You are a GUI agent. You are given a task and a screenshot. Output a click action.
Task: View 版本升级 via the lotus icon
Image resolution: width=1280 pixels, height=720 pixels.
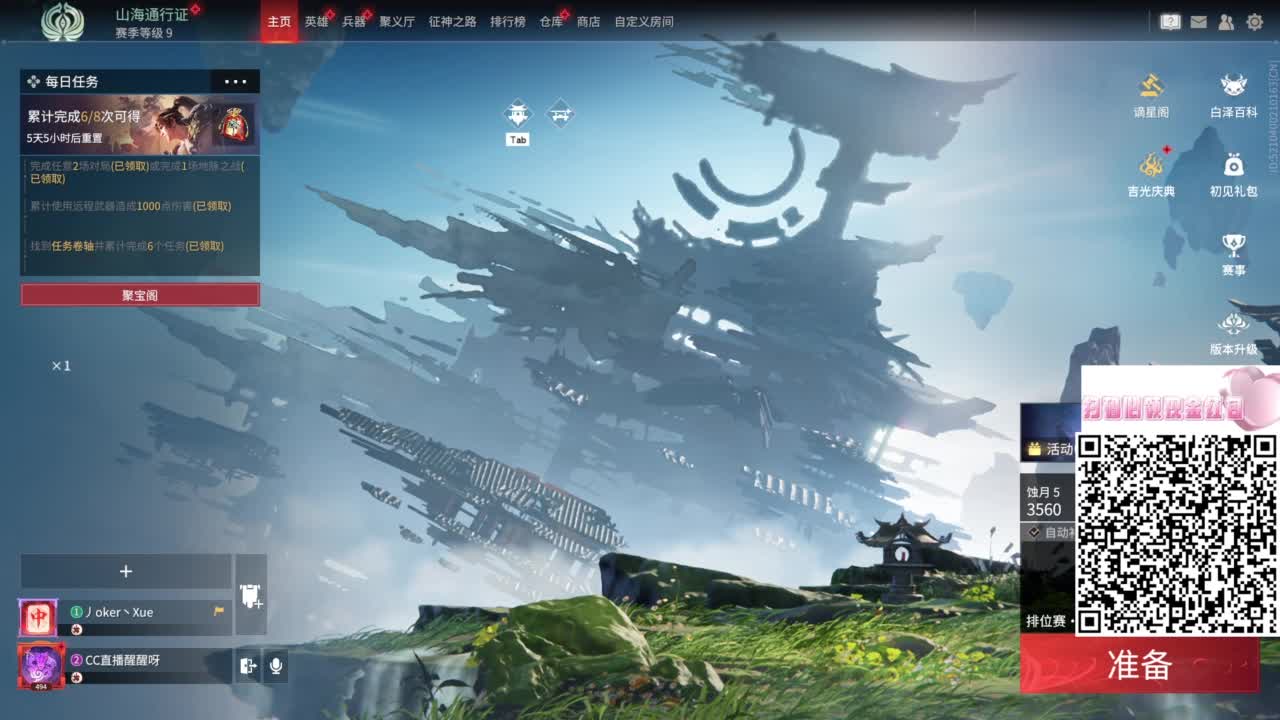click(x=1233, y=322)
